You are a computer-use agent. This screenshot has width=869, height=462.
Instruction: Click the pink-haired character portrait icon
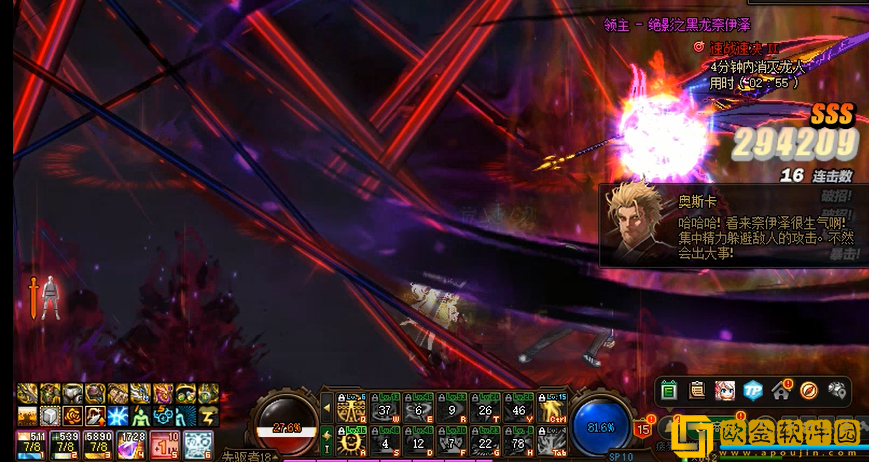point(725,390)
